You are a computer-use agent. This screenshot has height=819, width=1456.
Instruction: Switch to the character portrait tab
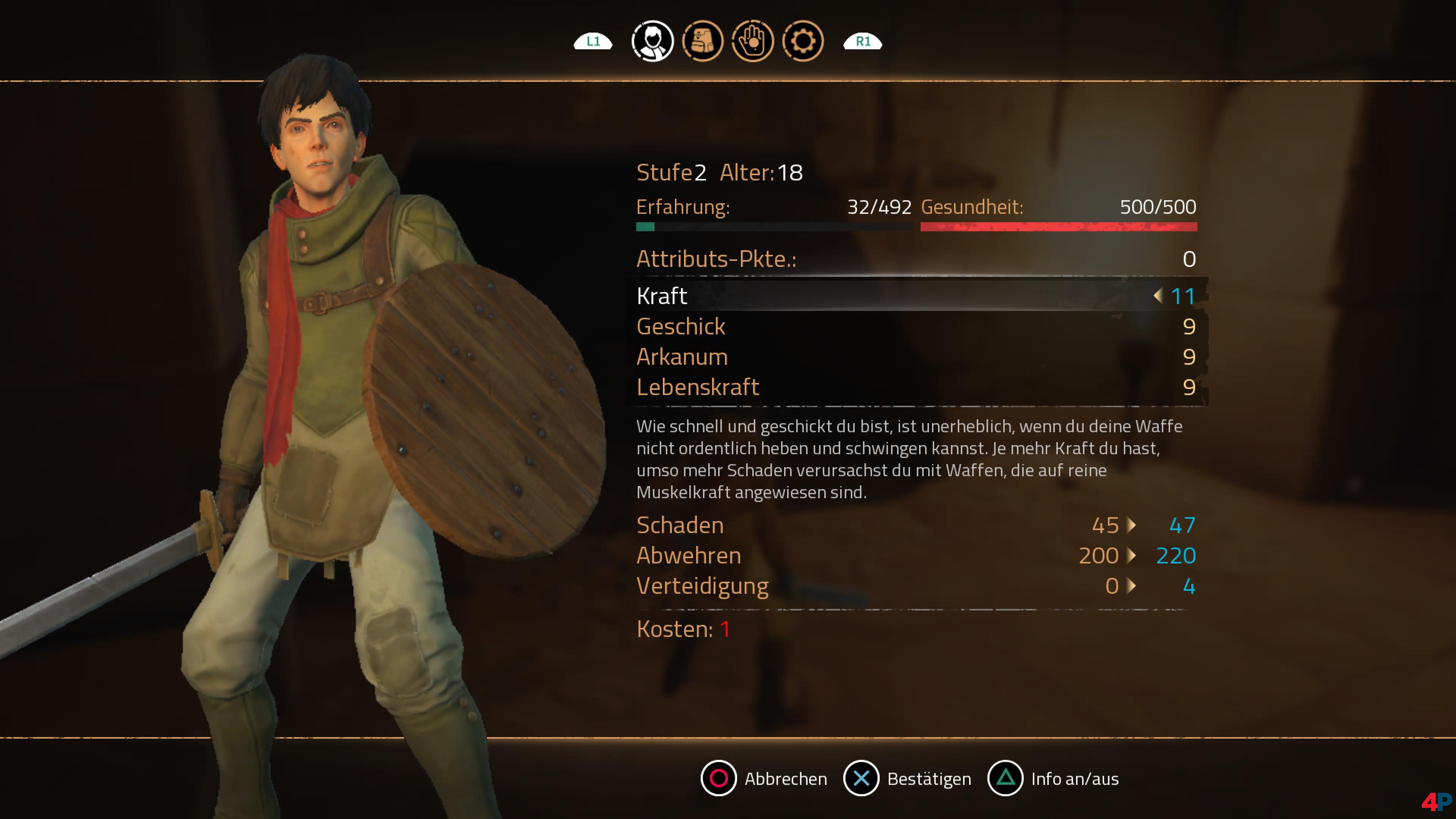[x=652, y=41]
